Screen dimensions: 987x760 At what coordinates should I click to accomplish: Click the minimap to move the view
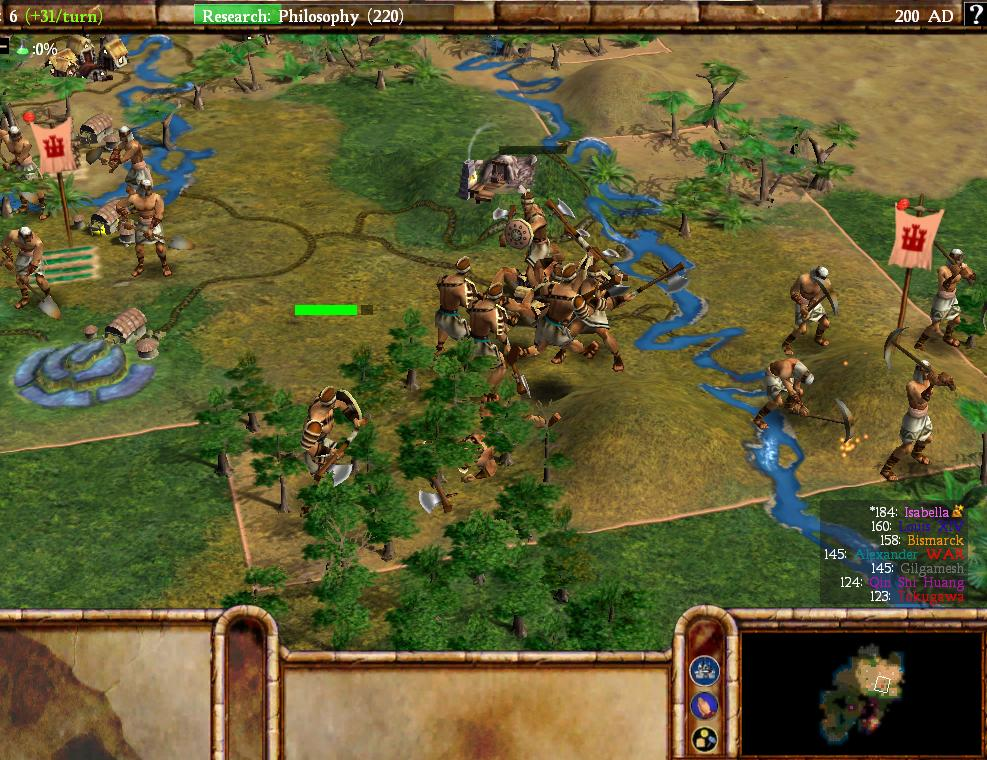coord(862,692)
